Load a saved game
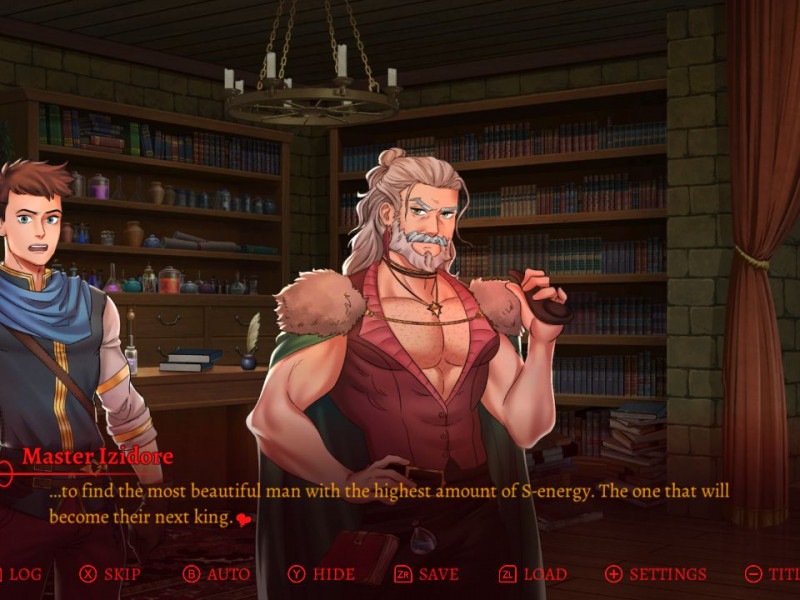800x600 pixels. tap(533, 574)
